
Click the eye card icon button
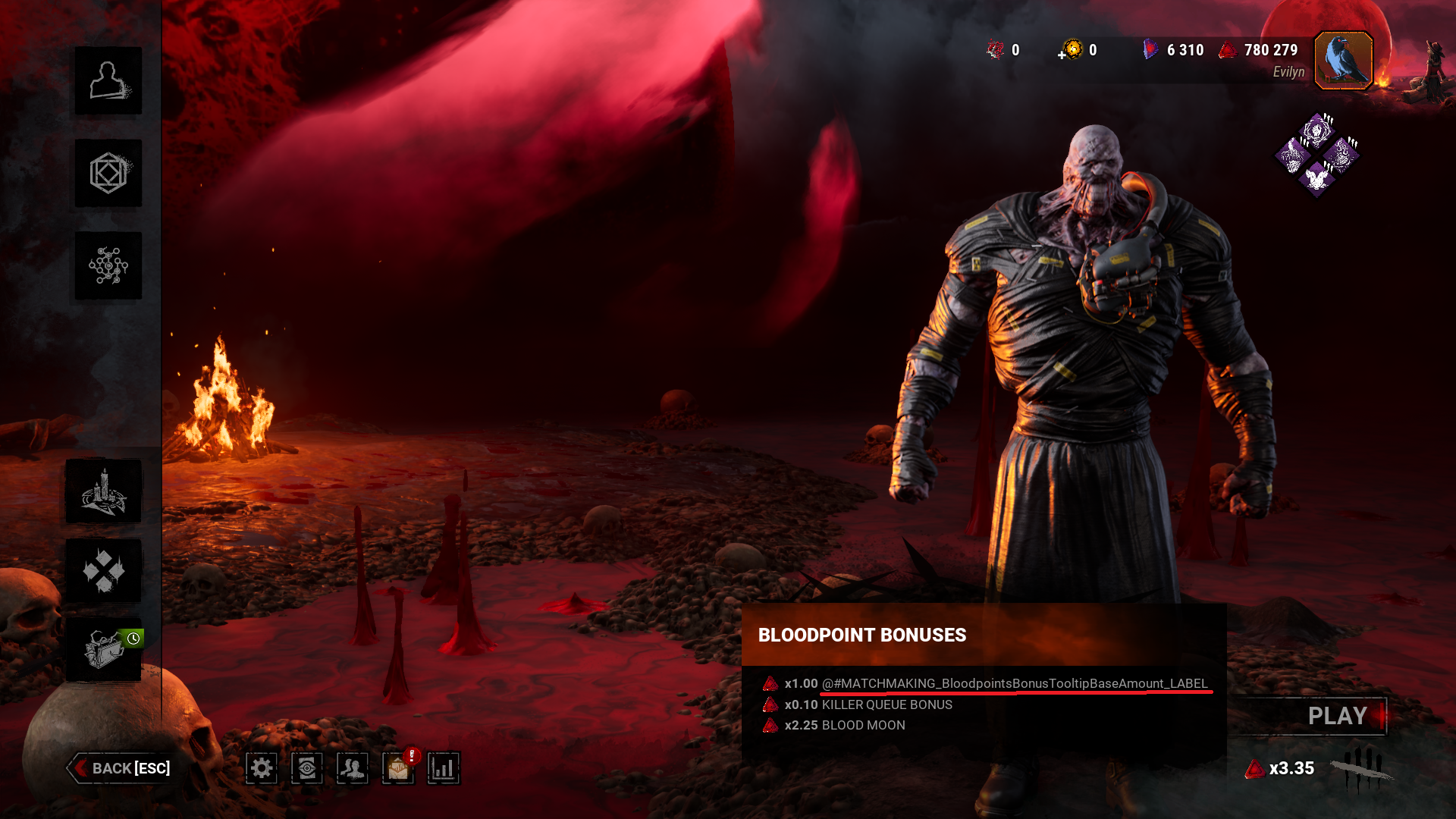click(307, 768)
